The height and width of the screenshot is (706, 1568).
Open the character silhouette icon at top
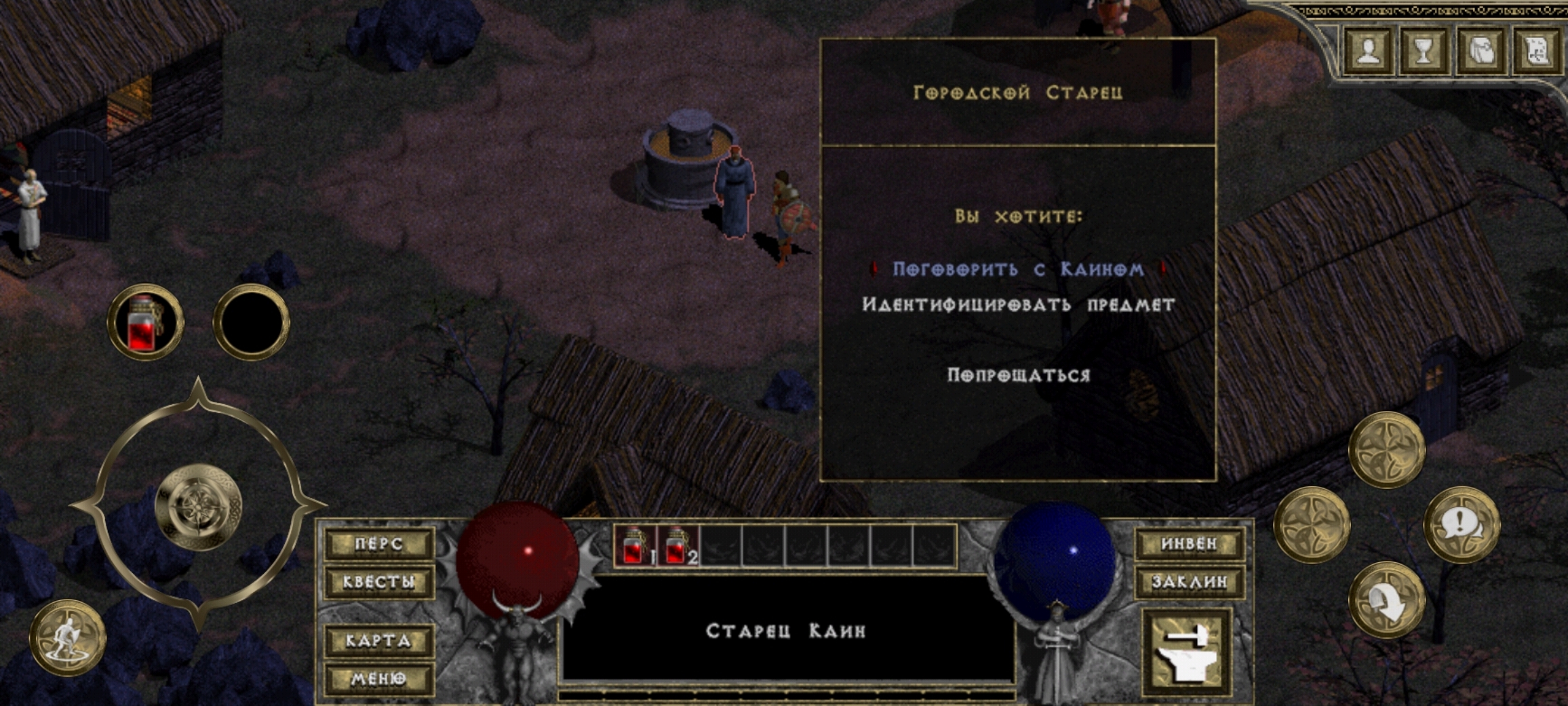tap(1369, 51)
